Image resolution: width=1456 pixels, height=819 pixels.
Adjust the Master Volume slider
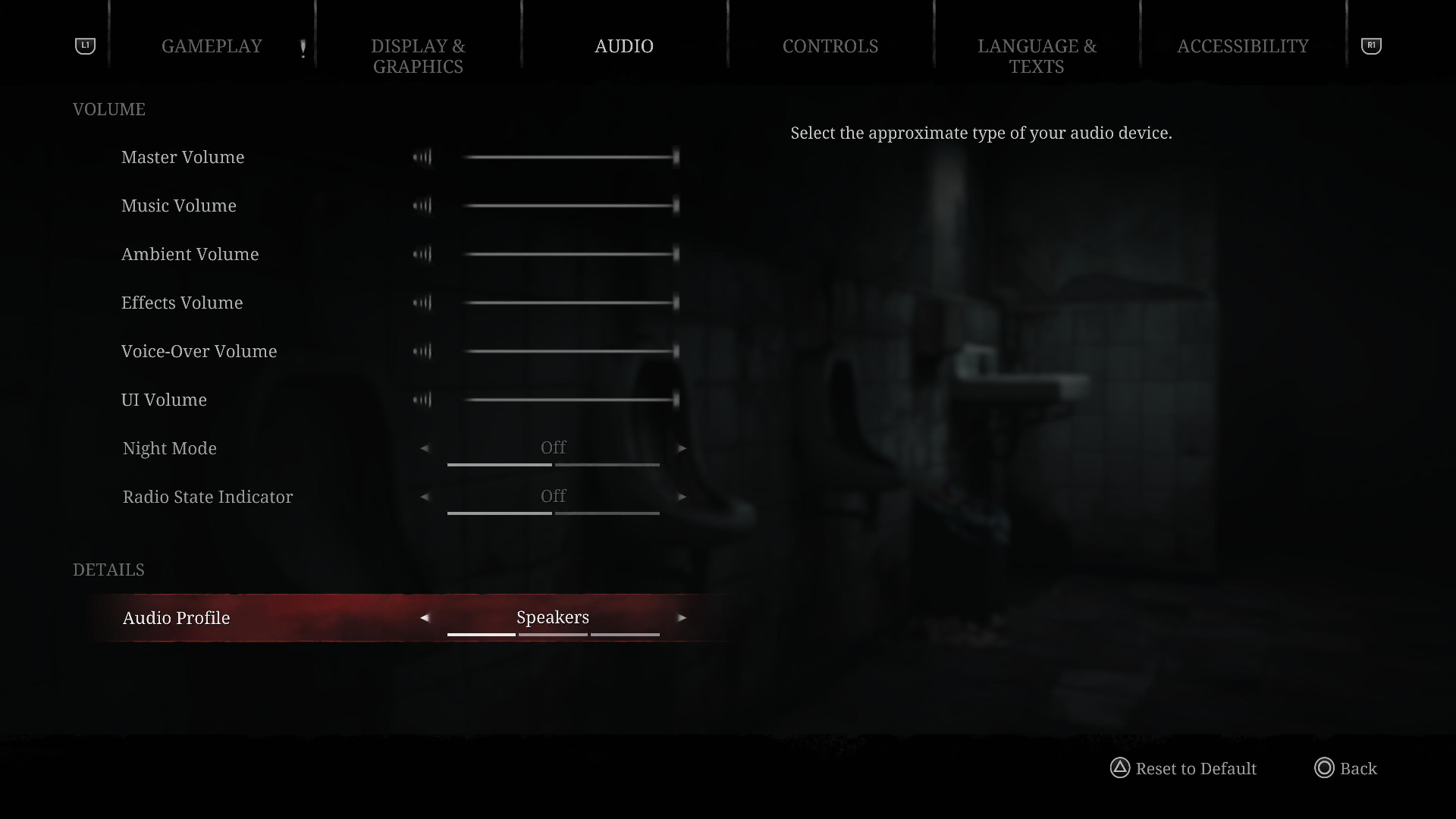570,157
